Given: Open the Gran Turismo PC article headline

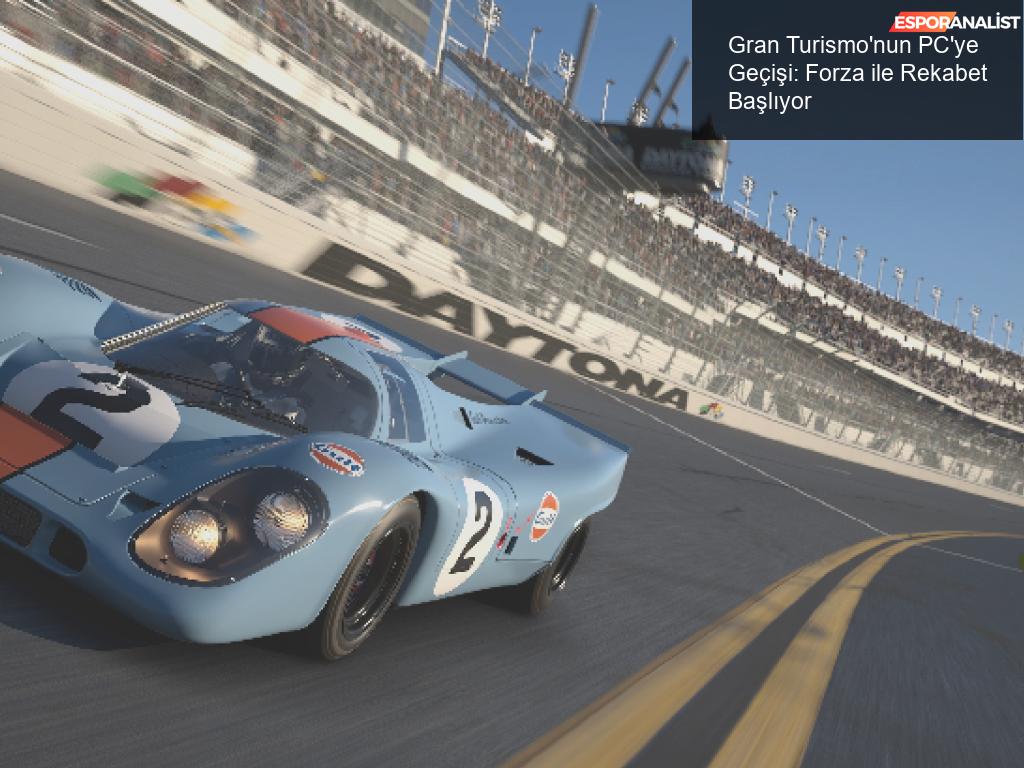Looking at the screenshot, I should (857, 73).
